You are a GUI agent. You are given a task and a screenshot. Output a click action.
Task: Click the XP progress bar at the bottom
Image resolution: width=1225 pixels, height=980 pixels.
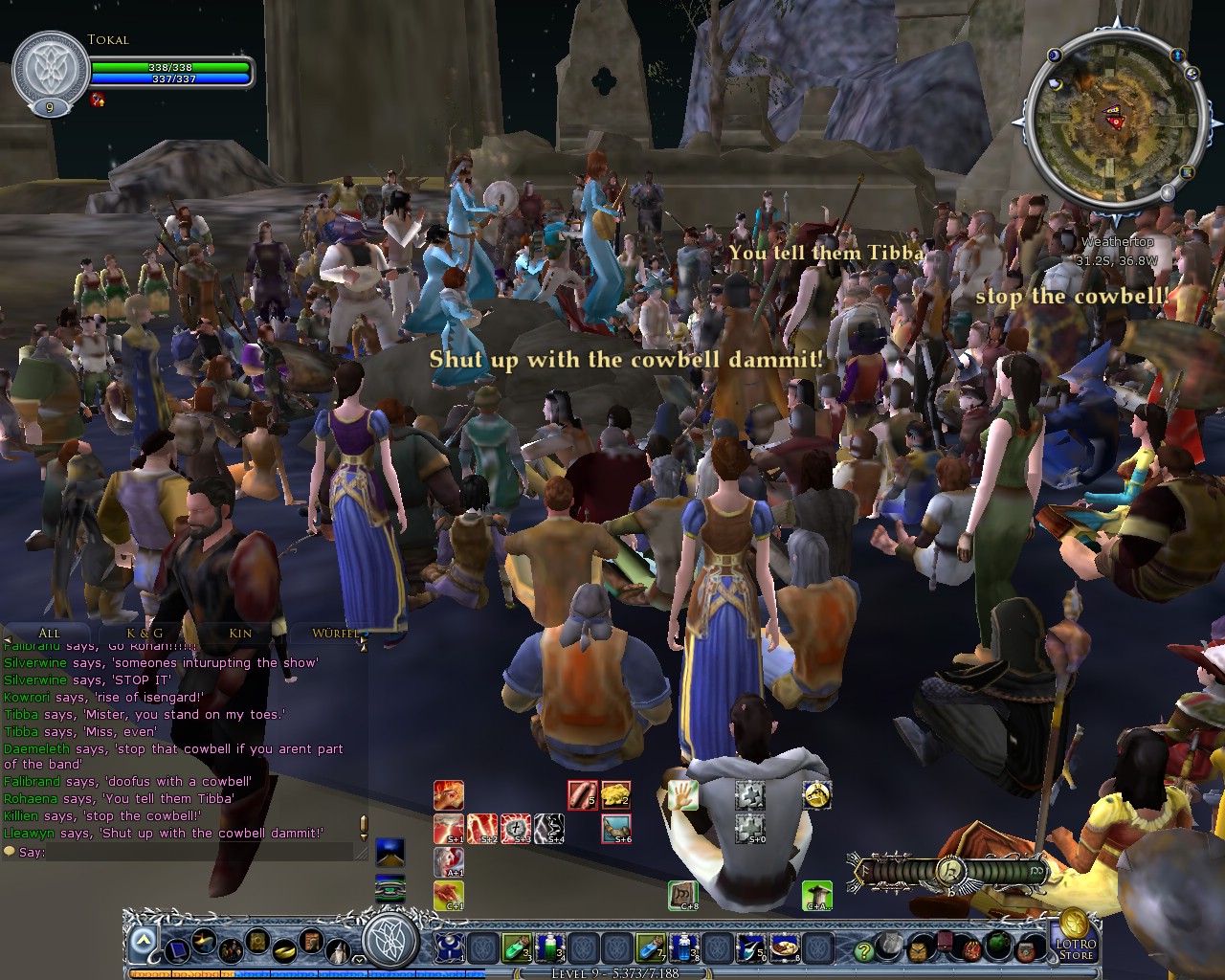tap(612, 974)
